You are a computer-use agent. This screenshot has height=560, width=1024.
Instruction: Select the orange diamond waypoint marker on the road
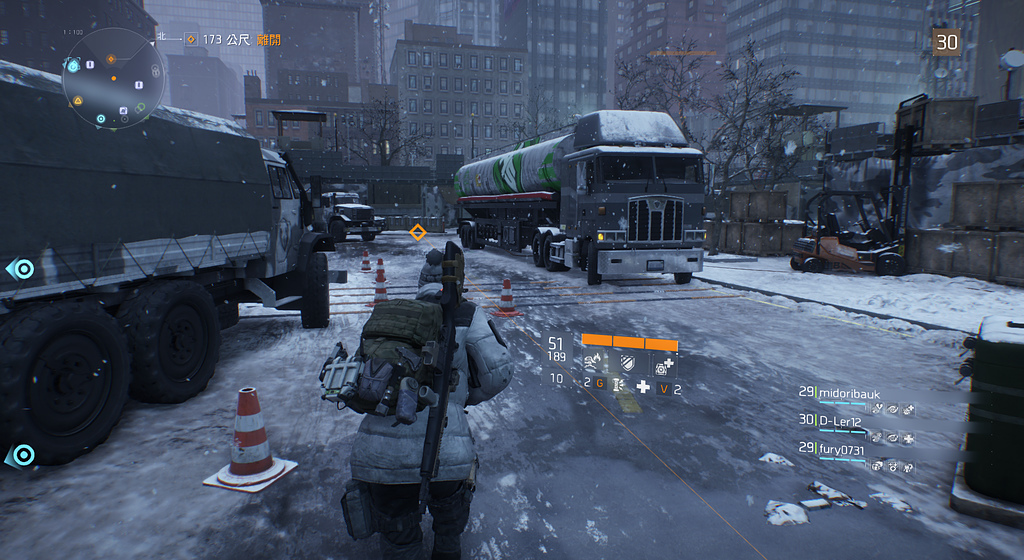418,232
